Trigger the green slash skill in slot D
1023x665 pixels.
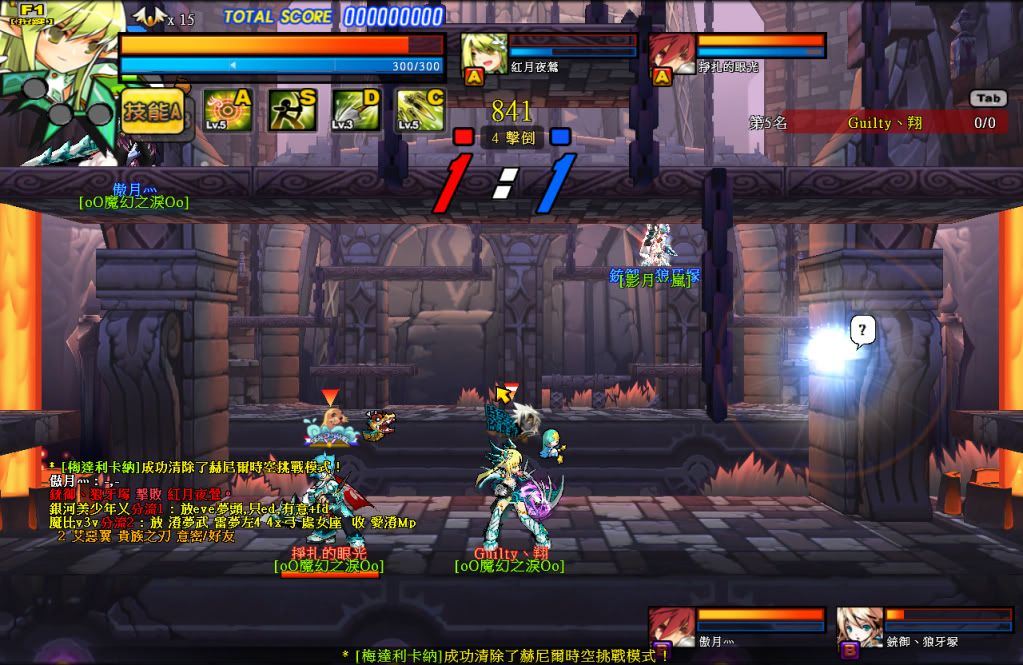356,111
